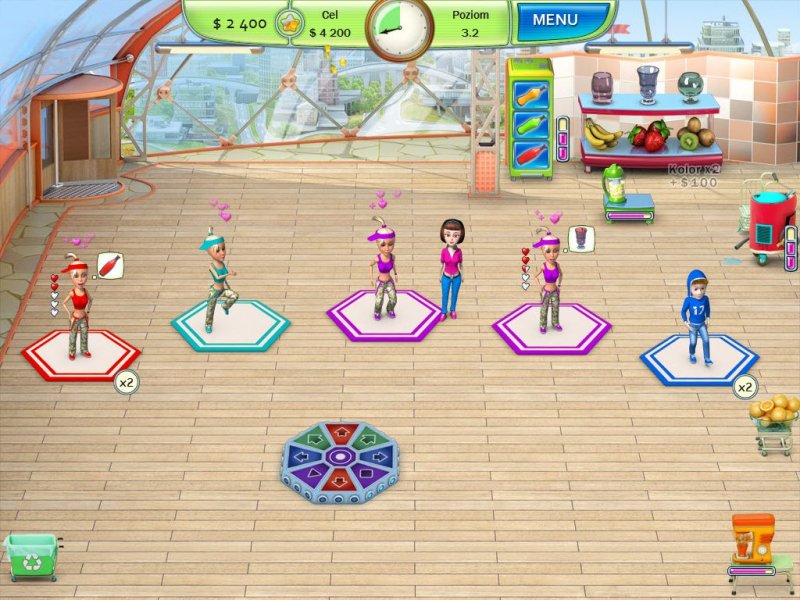The height and width of the screenshot is (600, 800).
Task: Grab the red bottle from the cooler
Action: pos(530,157)
